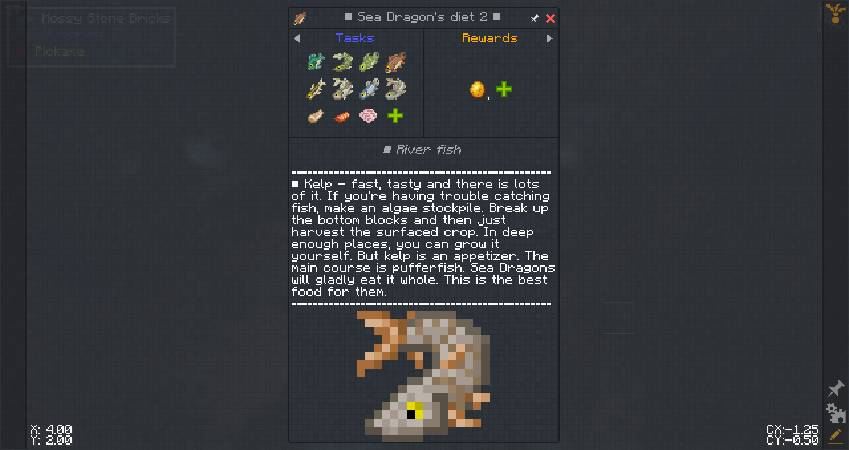Open the River fish dependency quest

point(424,150)
